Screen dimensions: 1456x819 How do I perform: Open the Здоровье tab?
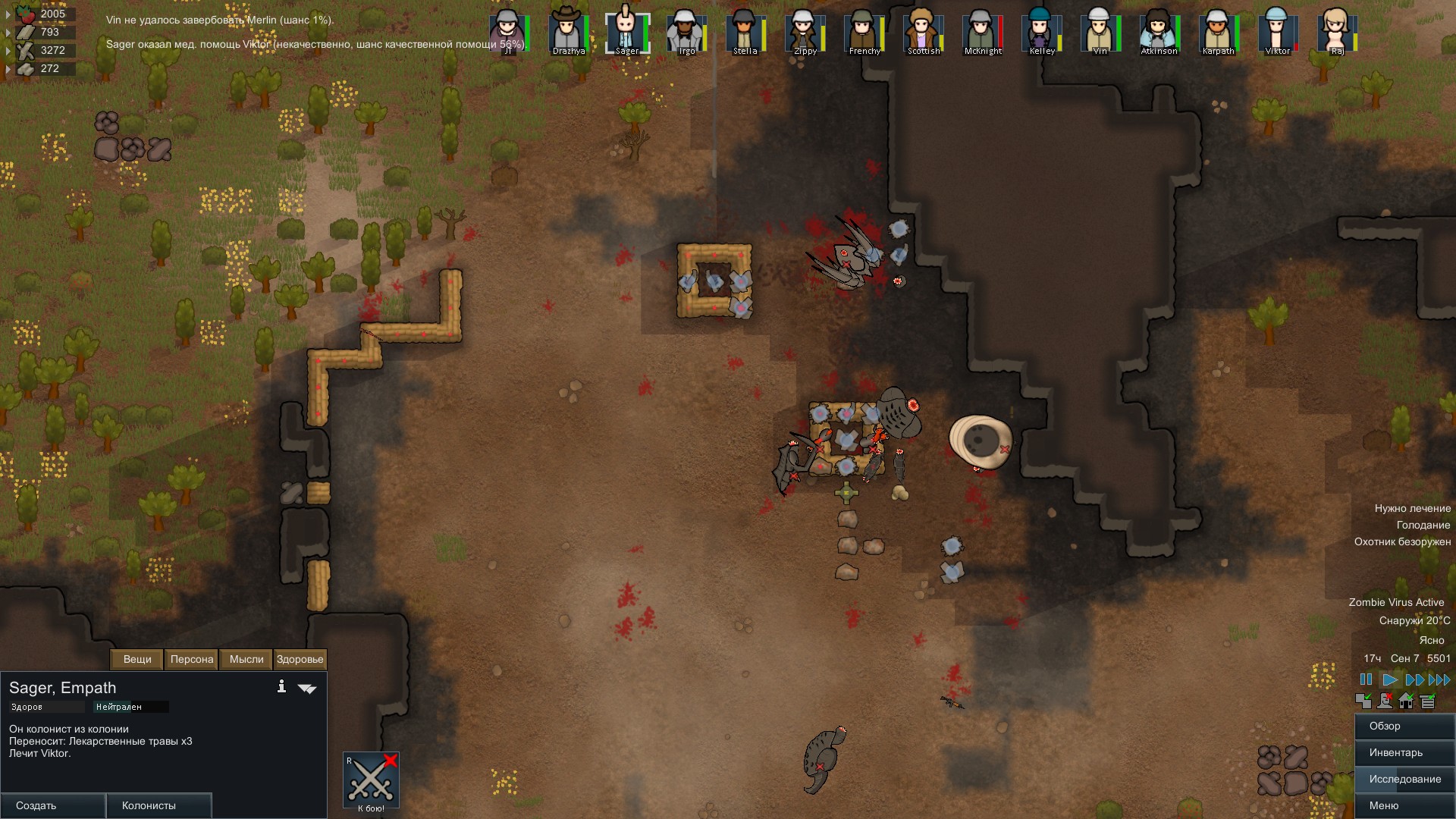(300, 659)
